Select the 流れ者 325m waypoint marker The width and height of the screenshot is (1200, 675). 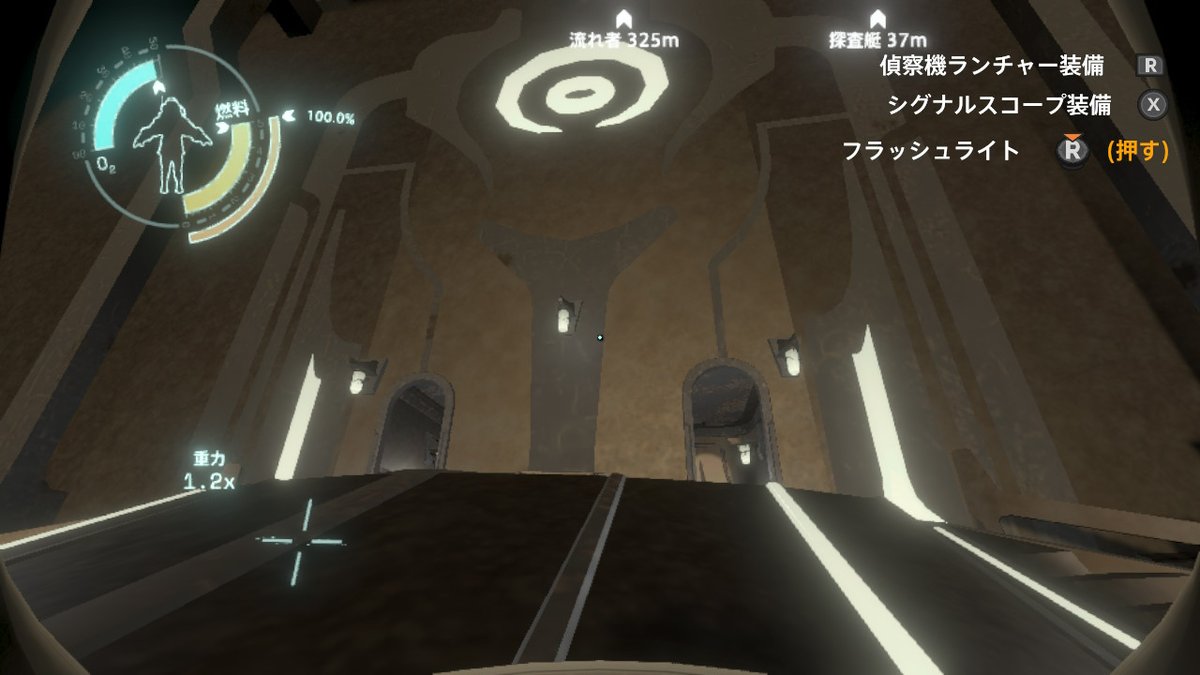point(622,18)
